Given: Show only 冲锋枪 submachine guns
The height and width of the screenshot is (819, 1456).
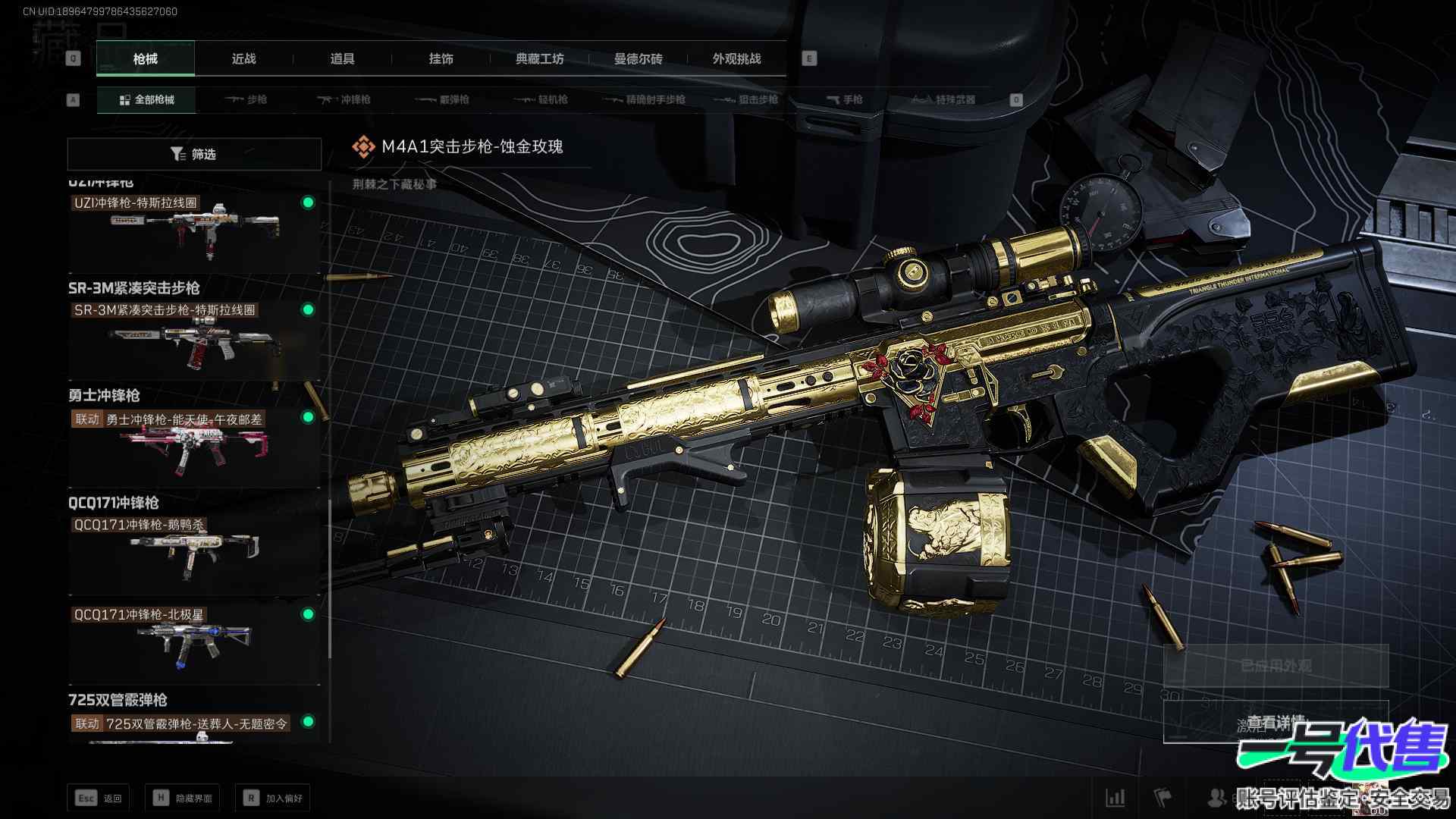Looking at the screenshot, I should click(x=344, y=100).
